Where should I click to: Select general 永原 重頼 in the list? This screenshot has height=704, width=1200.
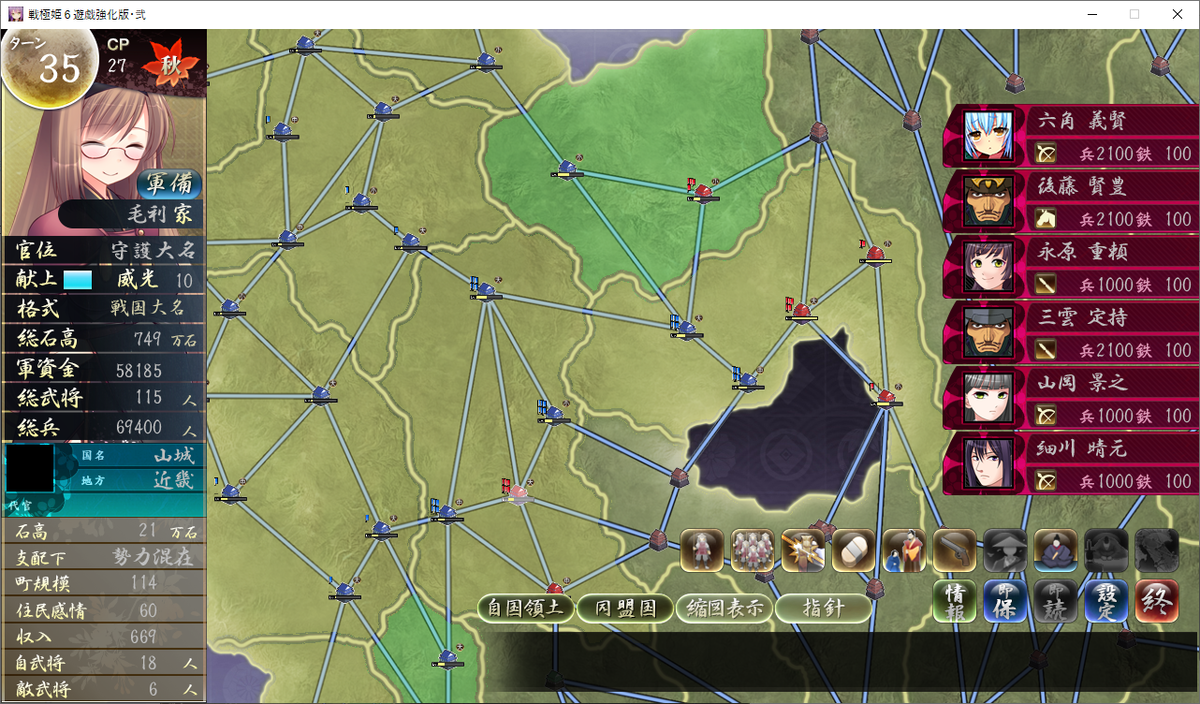point(1069,268)
